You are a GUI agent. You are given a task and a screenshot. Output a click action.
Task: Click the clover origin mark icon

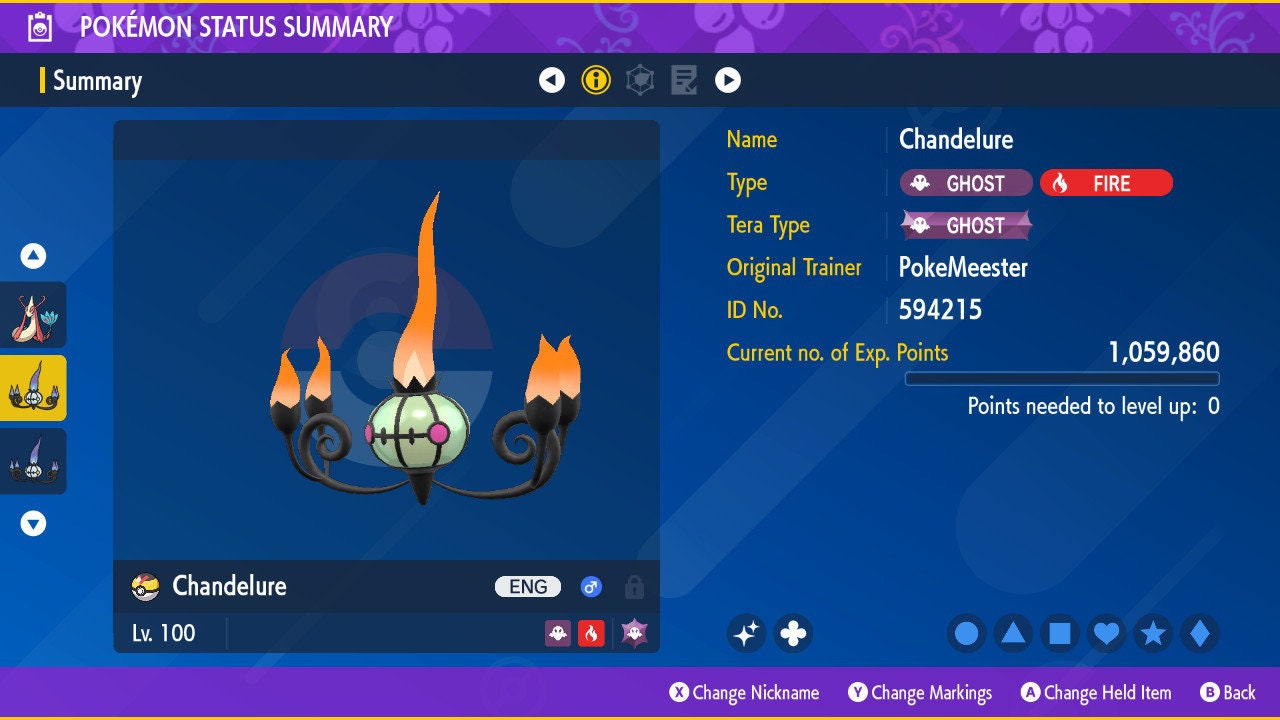pyautogui.click(x=793, y=633)
